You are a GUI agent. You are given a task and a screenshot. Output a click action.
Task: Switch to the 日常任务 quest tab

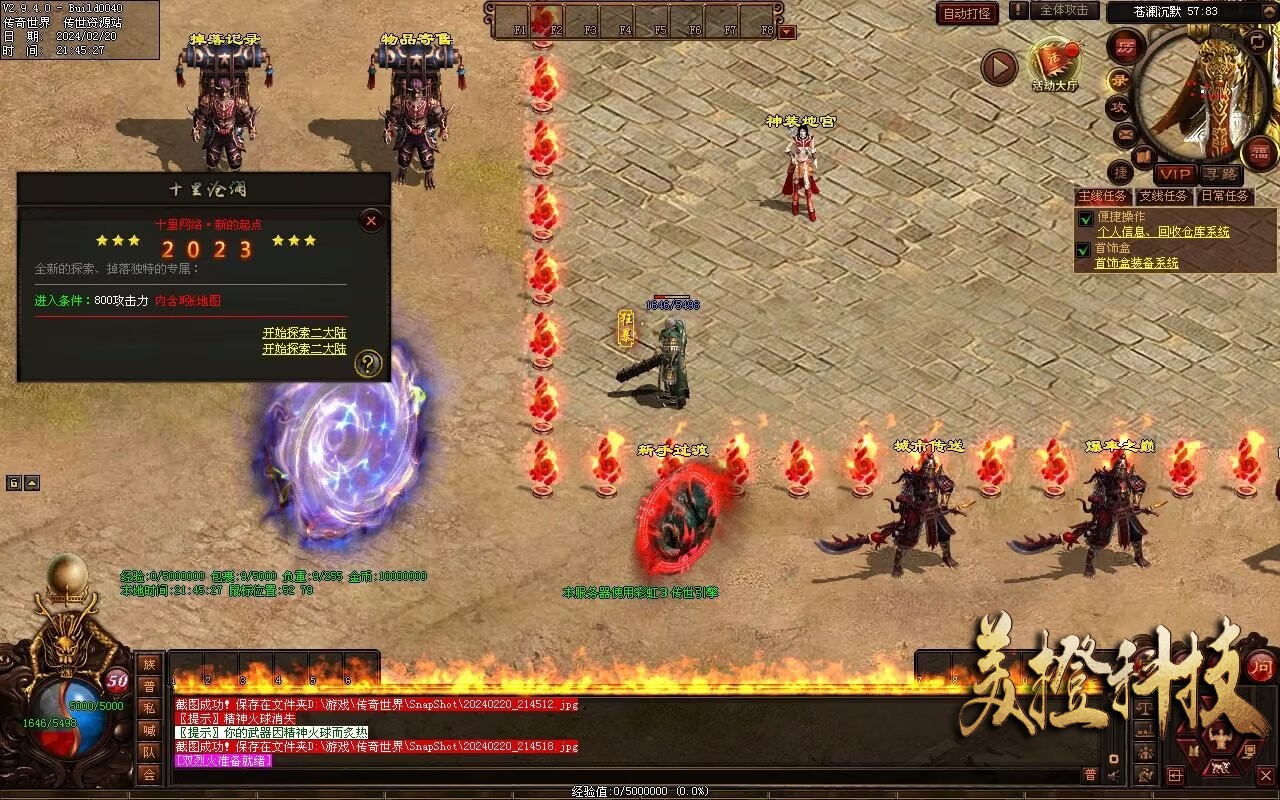click(x=1224, y=196)
